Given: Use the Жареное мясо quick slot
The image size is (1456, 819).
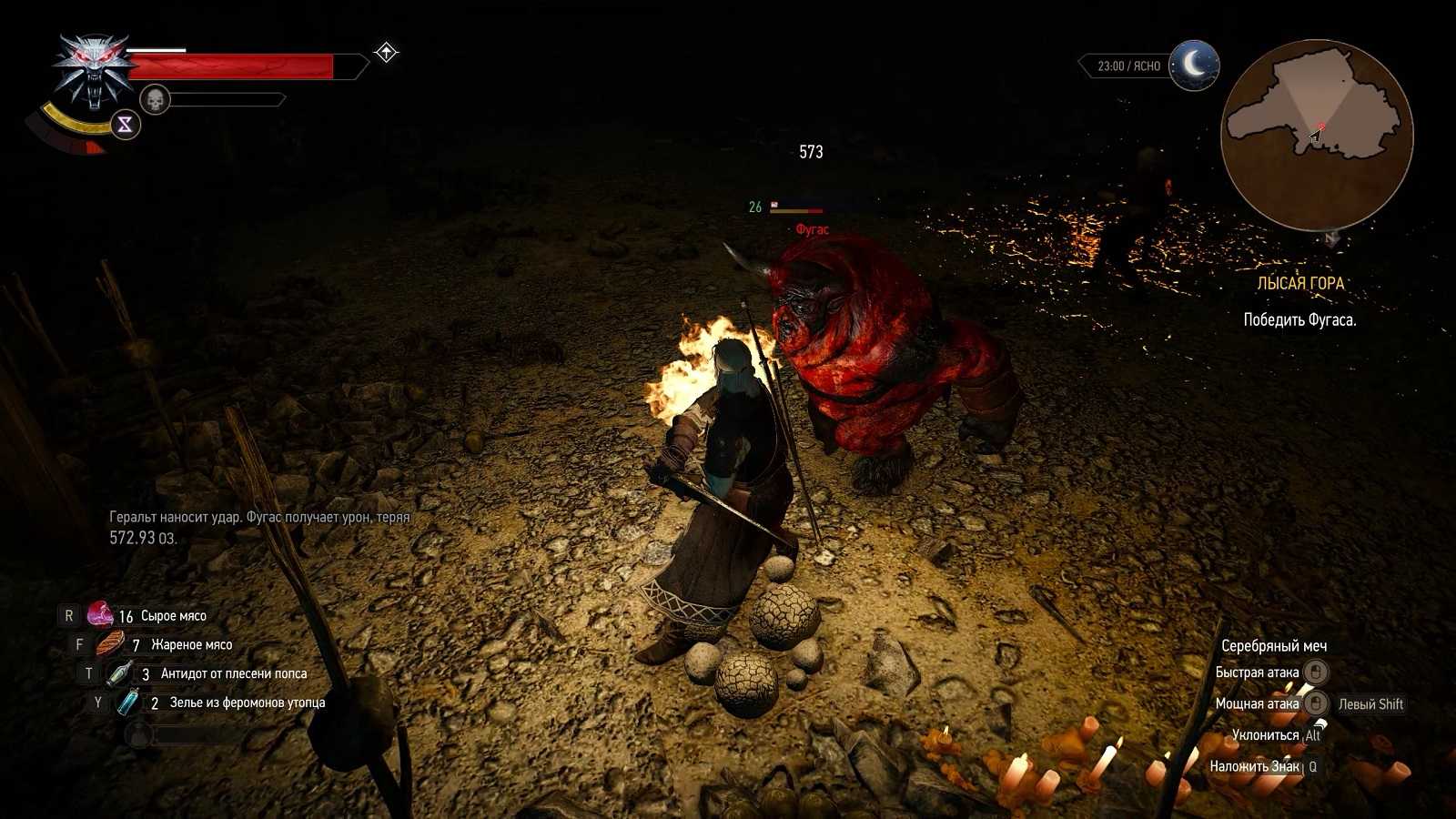Looking at the screenshot, I should pos(110,644).
